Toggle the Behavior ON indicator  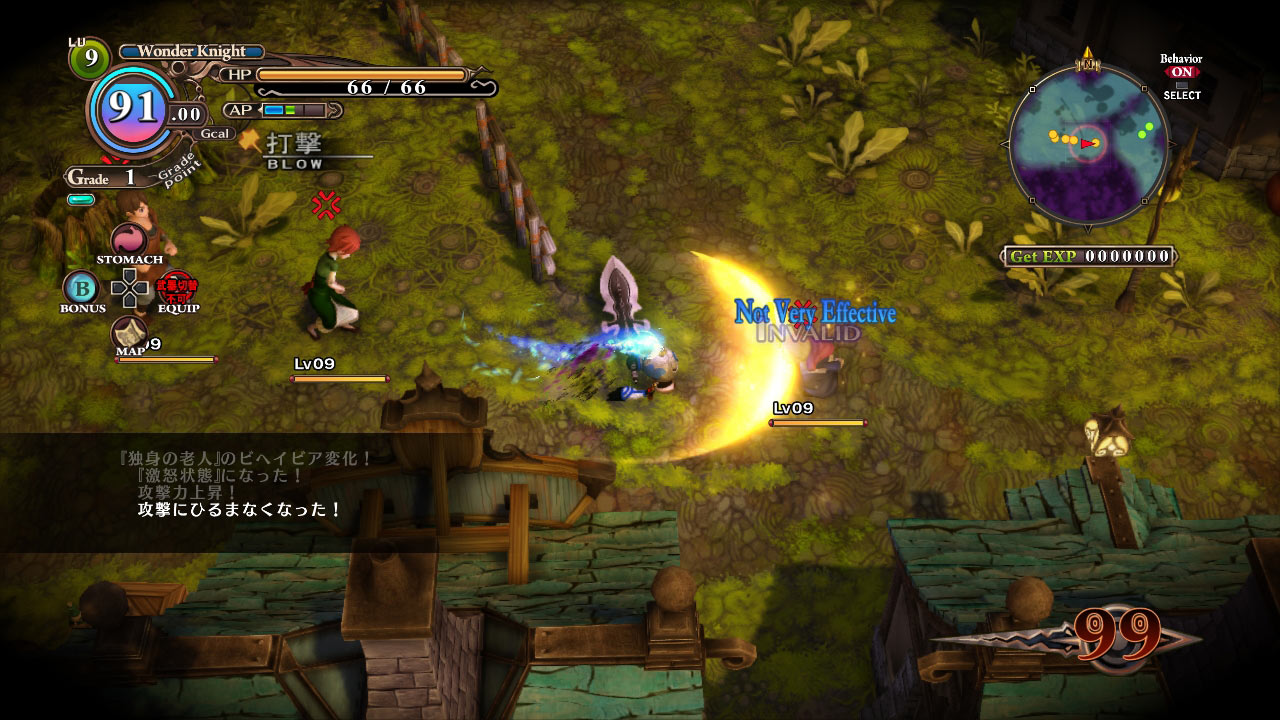pos(1181,72)
